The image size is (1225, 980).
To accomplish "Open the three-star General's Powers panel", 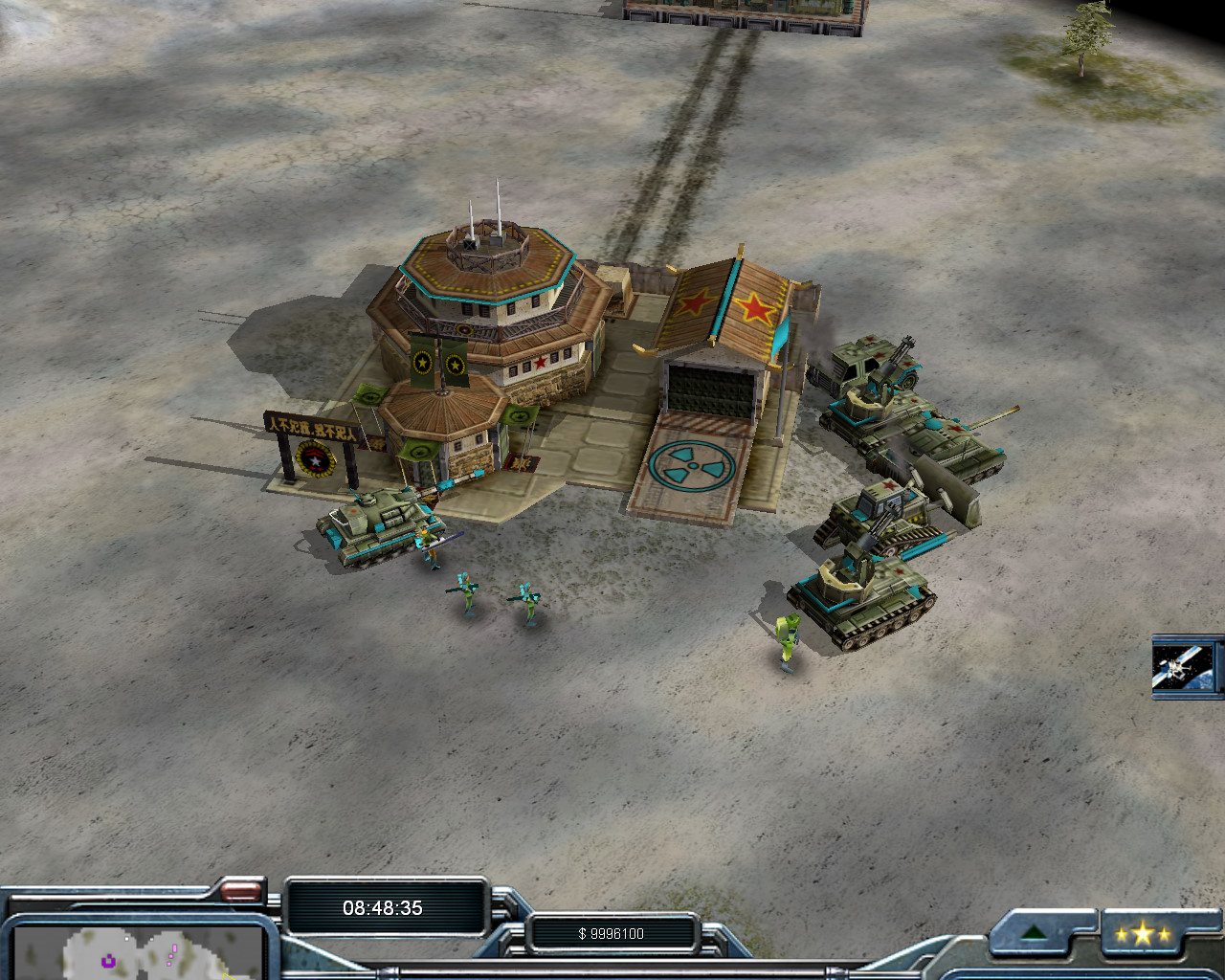I will coord(1143,934).
